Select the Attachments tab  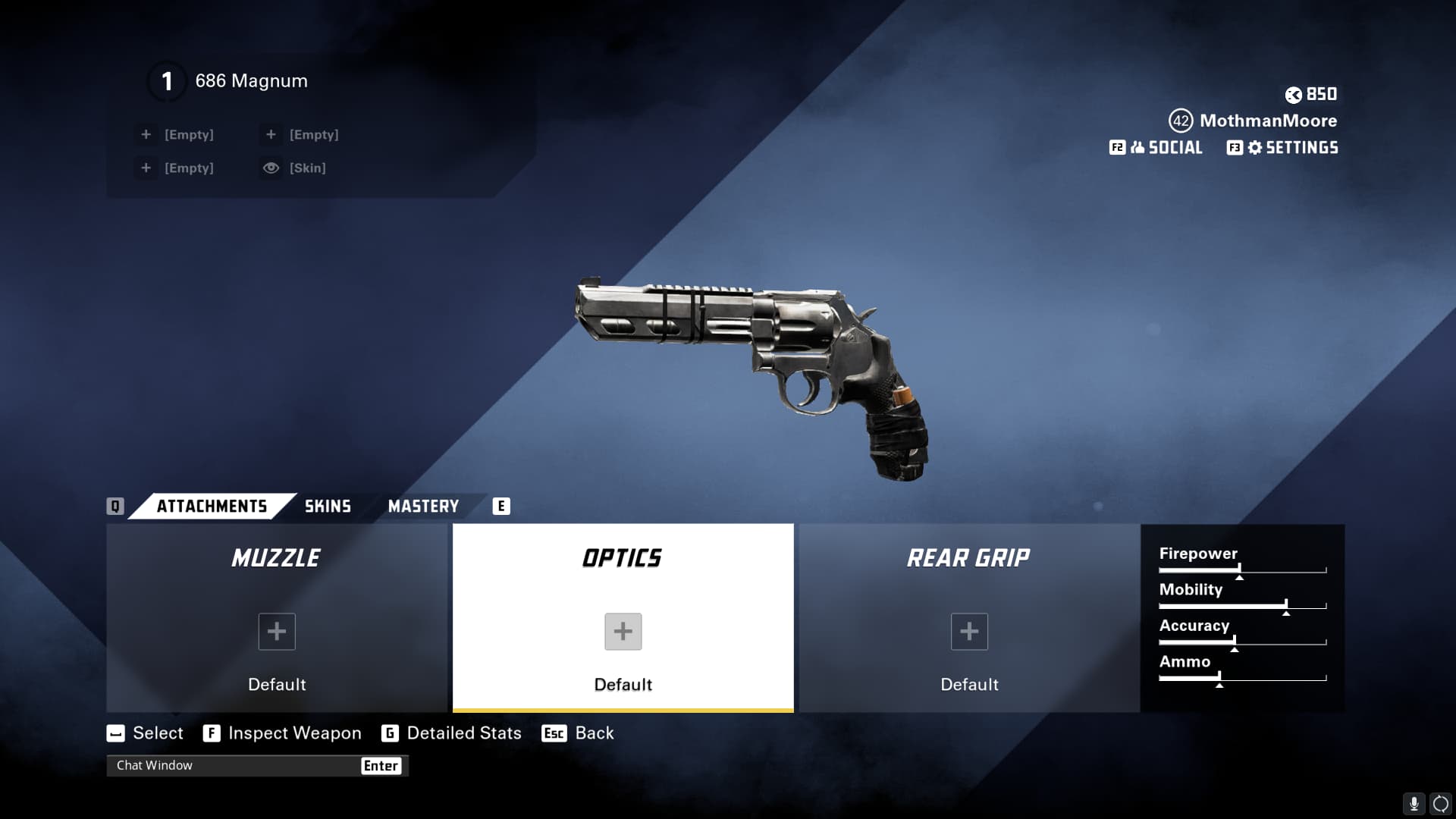(x=212, y=507)
